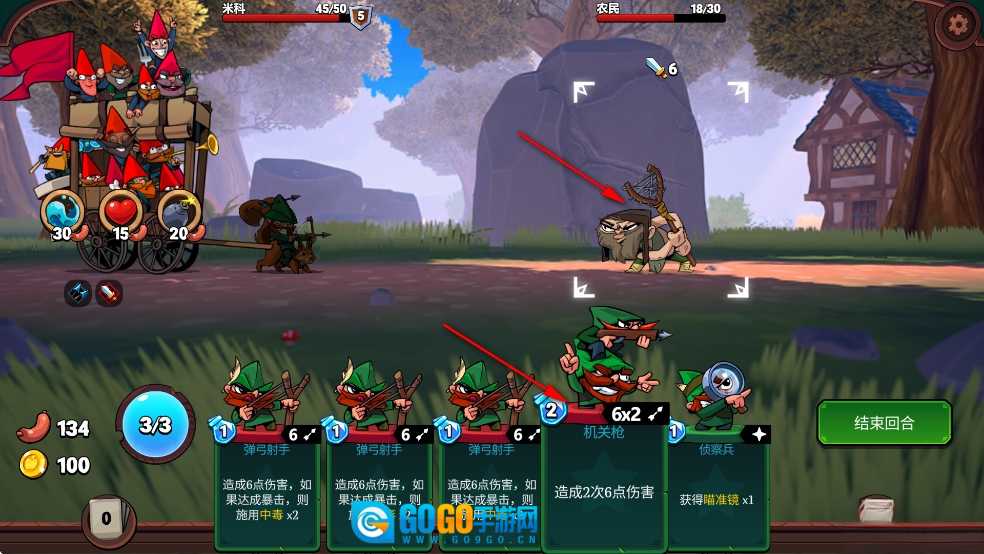This screenshot has width=984, height=554.
Task: View the discard pile deck
Action: (x=876, y=509)
